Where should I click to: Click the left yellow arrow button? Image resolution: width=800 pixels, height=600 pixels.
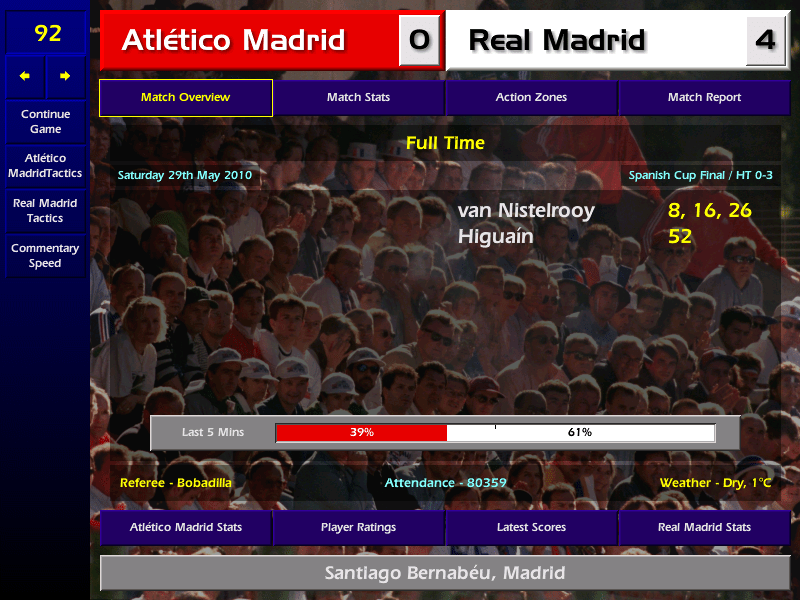click(25, 76)
